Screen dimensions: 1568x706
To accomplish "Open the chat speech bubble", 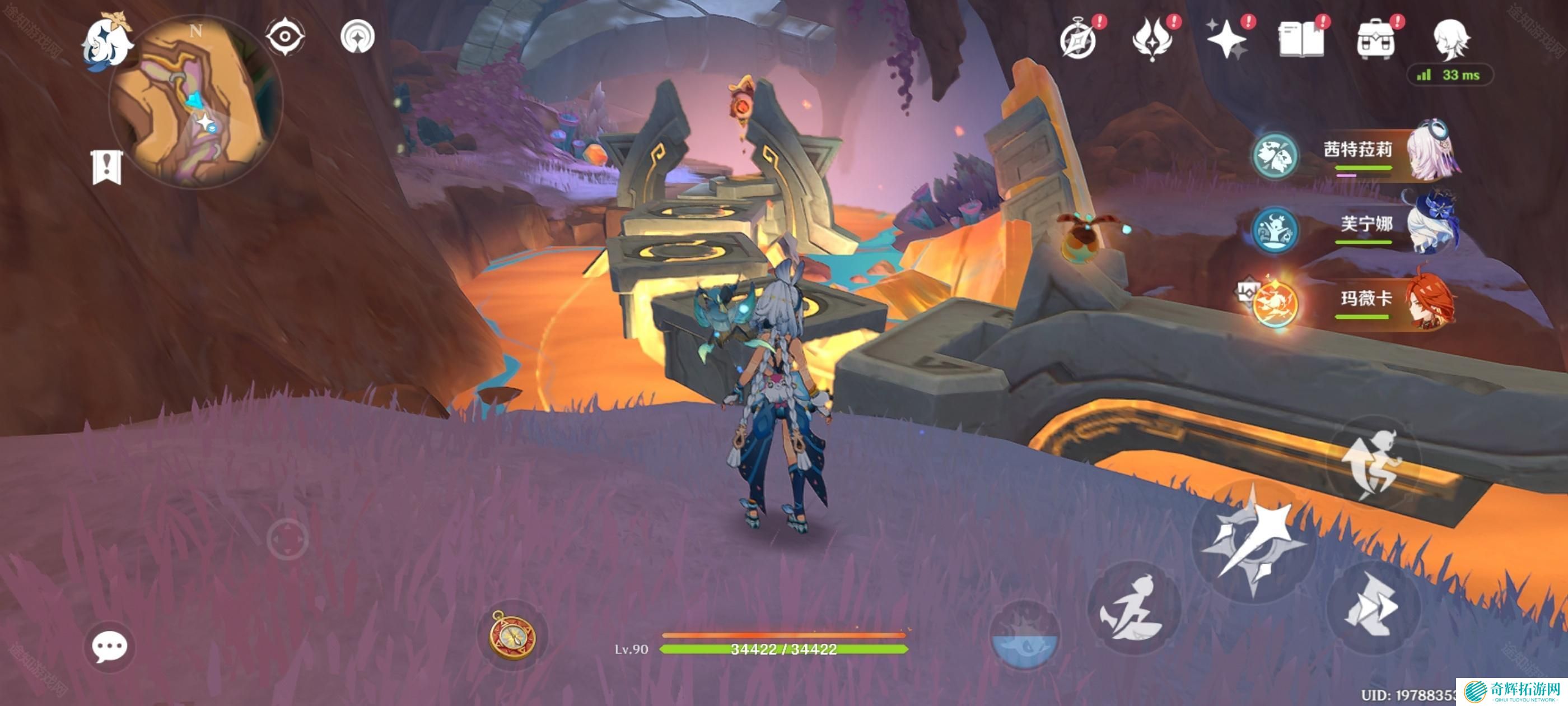I will (x=110, y=646).
